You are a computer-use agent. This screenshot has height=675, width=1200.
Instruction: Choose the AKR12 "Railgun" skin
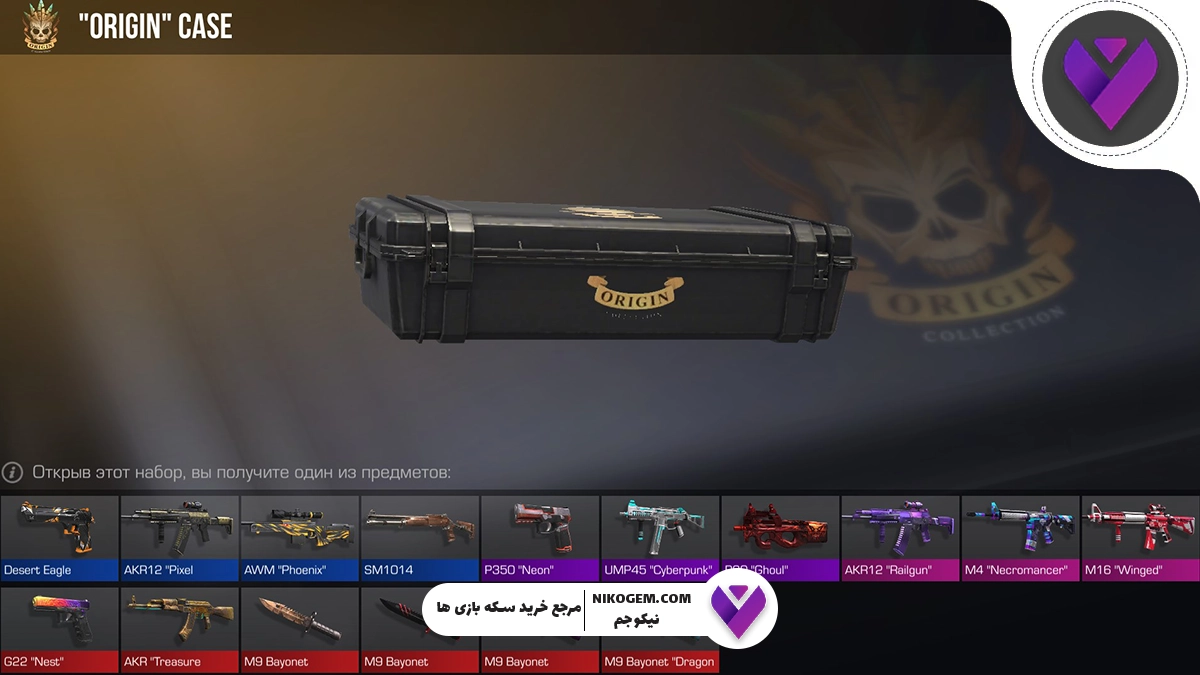(899, 537)
